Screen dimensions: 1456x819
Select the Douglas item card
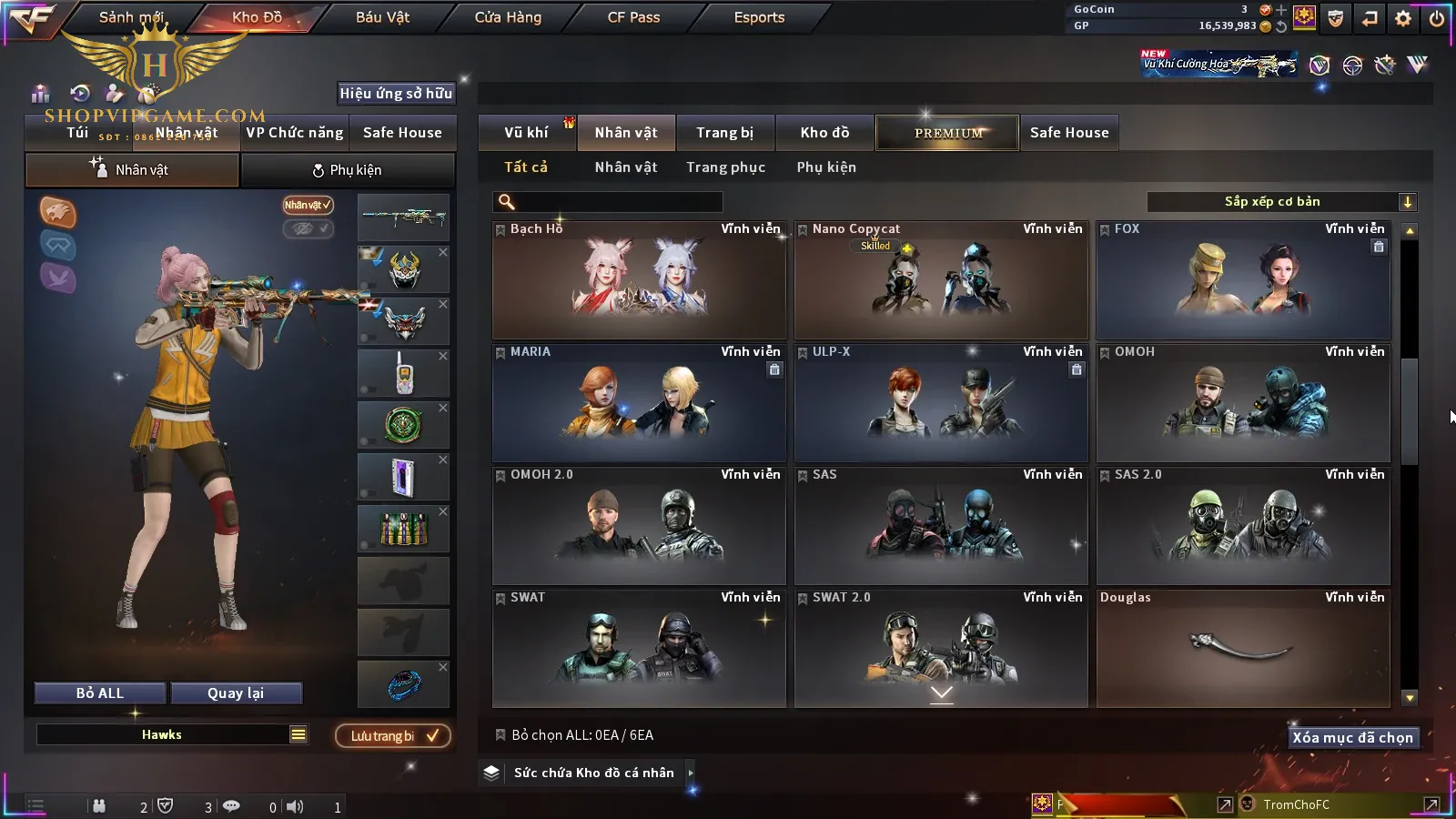(1243, 648)
